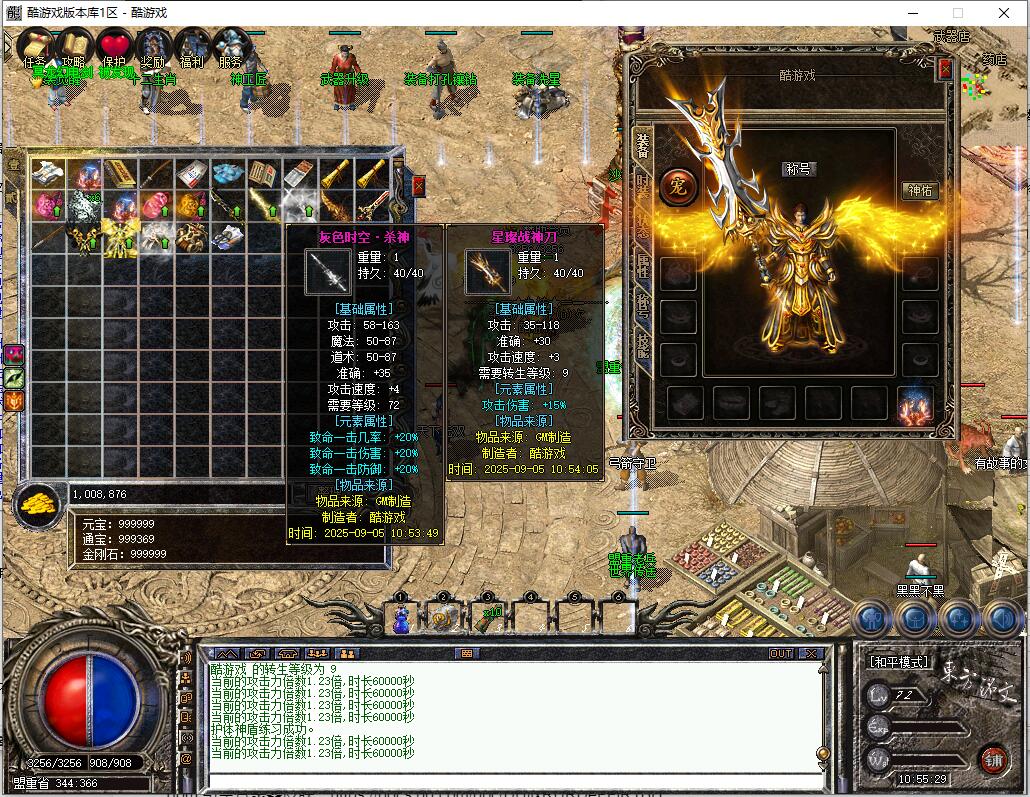The width and height of the screenshot is (1030, 797).
Task: Open the 奖励 rewards icon
Action: pos(153,46)
